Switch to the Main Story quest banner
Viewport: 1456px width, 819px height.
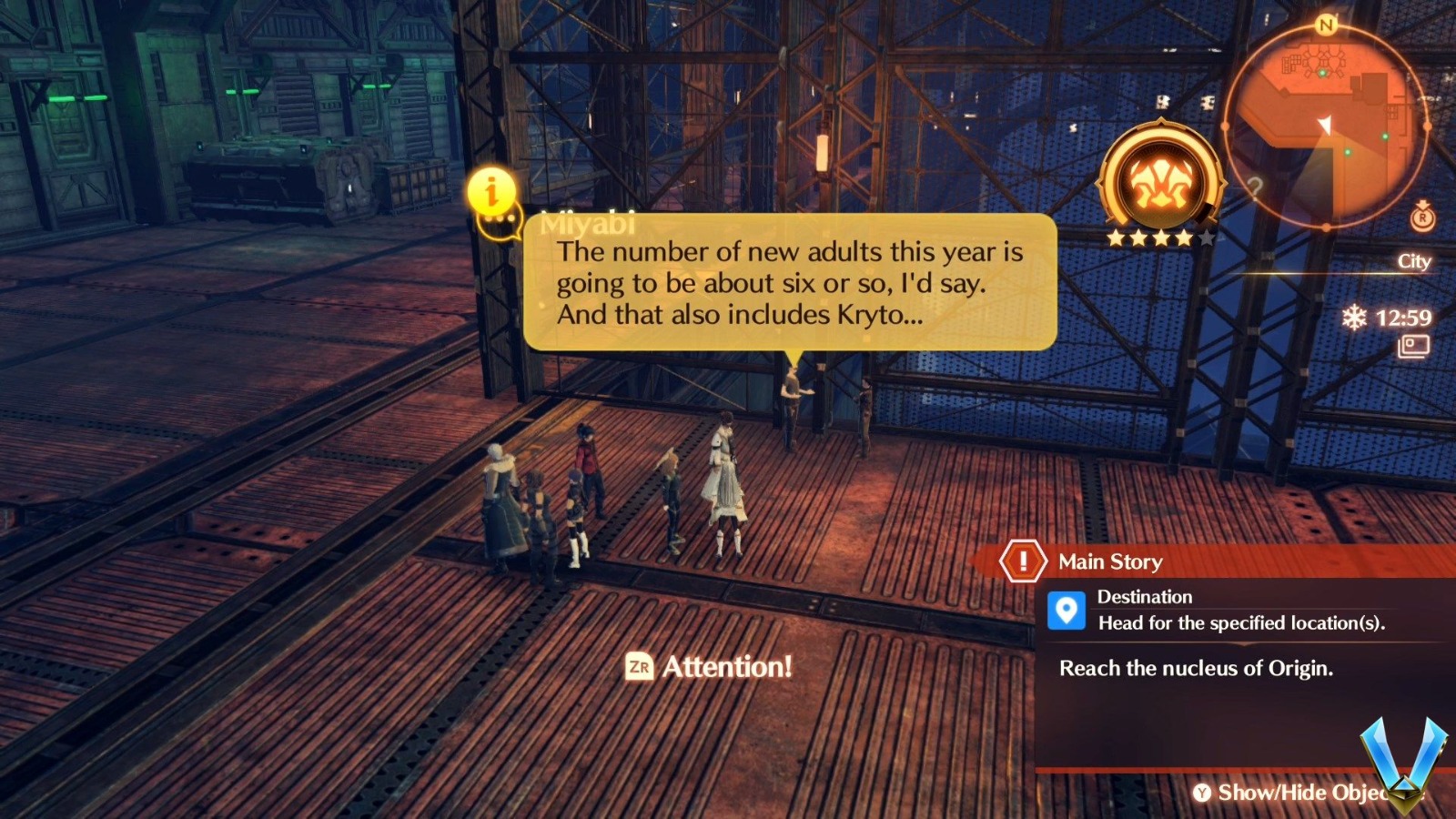coord(1112,561)
